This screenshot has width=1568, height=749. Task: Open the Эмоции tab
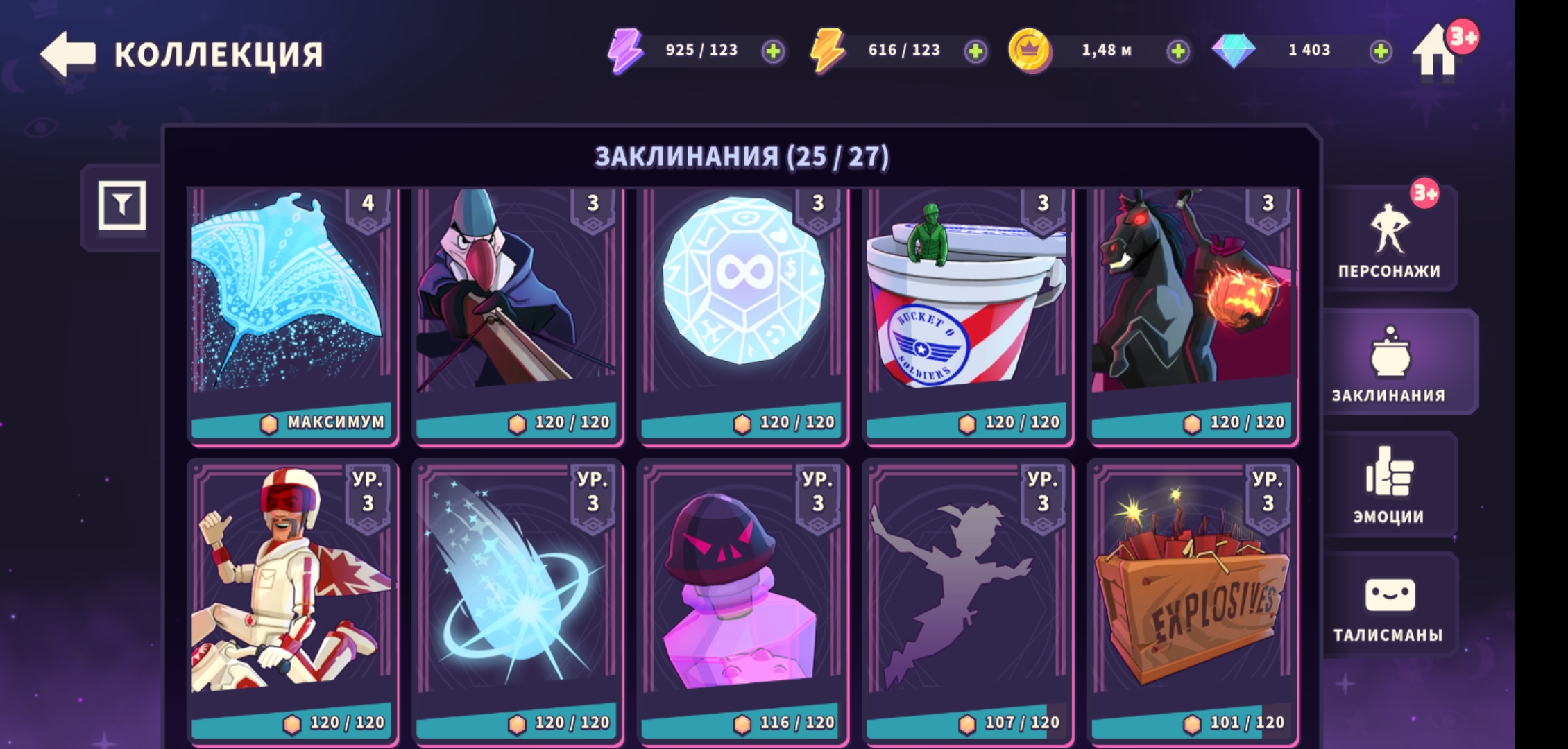pyautogui.click(x=1389, y=484)
